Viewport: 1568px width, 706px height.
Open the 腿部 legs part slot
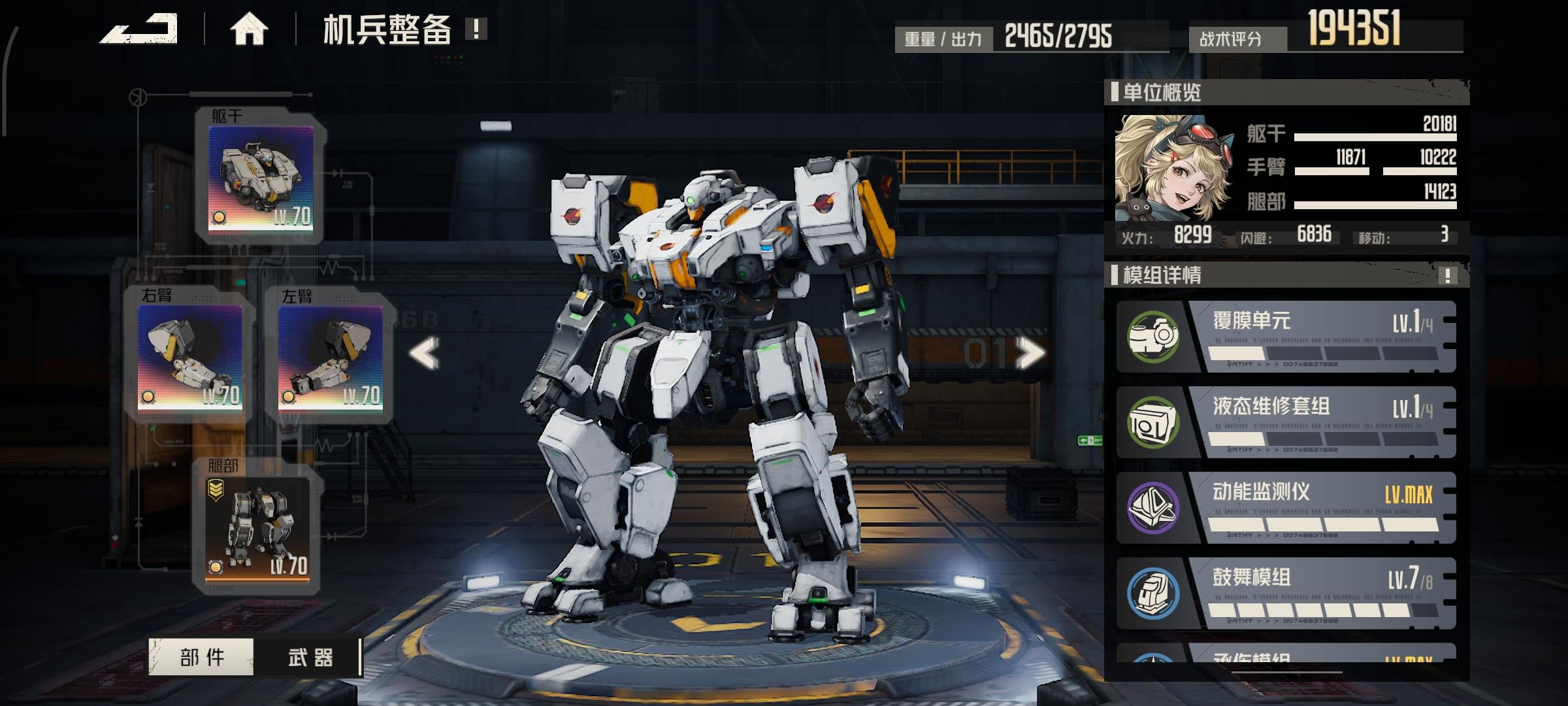[257, 528]
